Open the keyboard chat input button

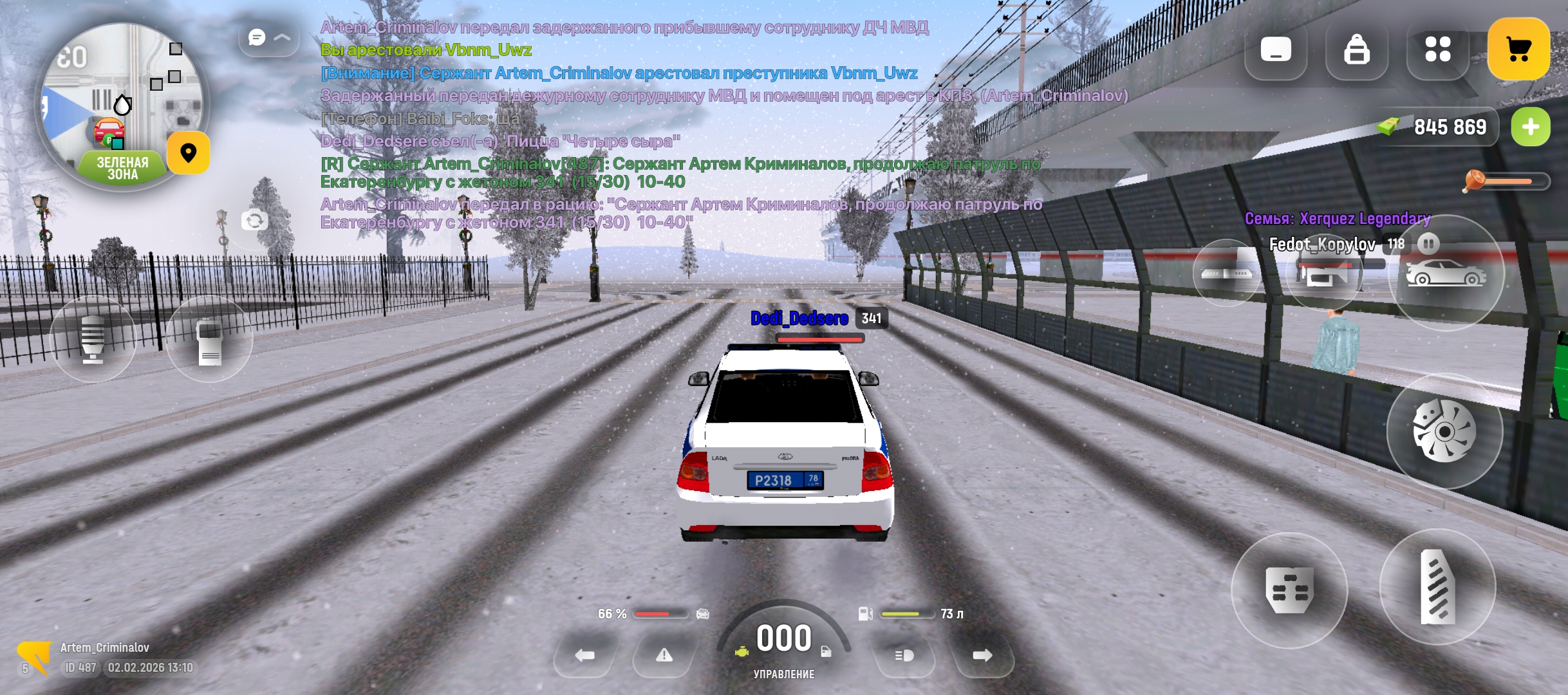1276,50
